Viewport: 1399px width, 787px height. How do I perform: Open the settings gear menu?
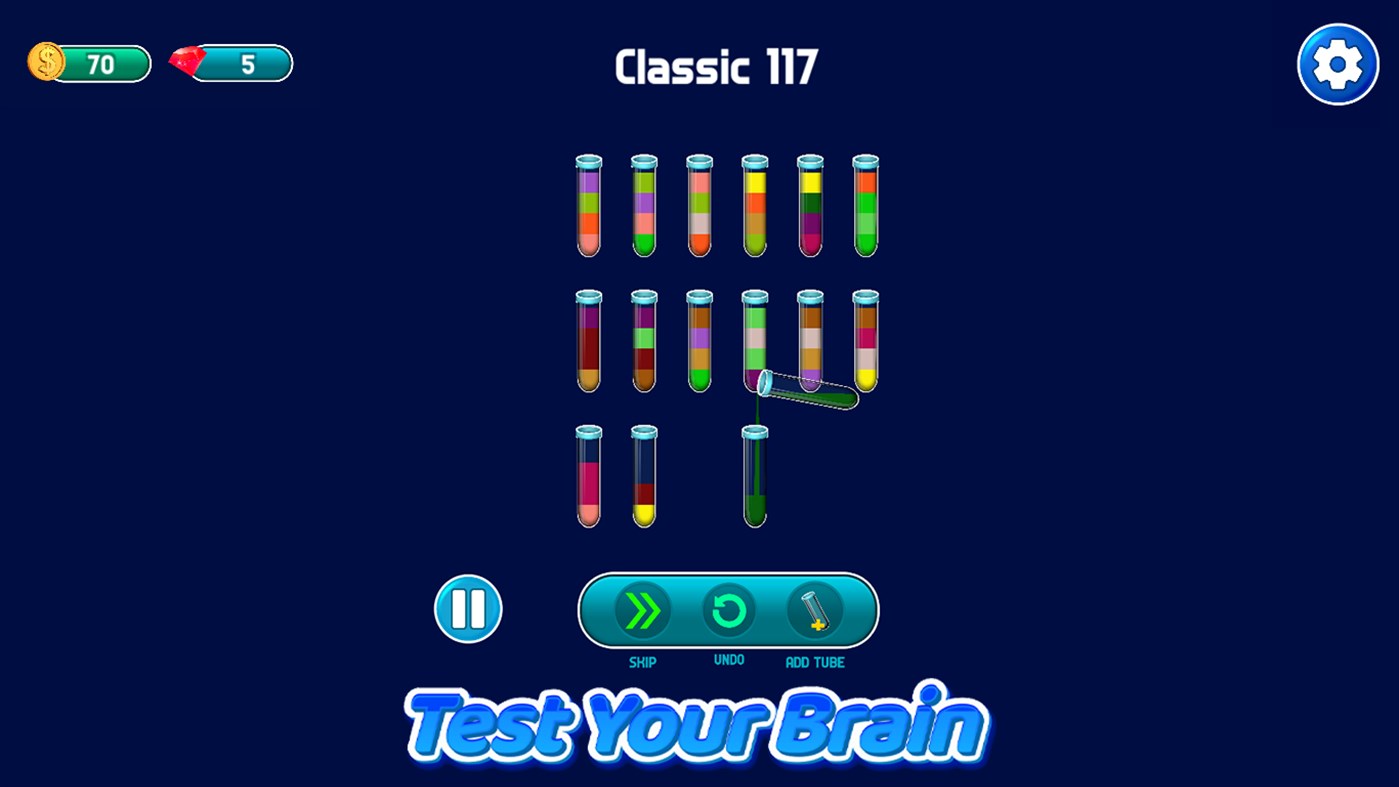(1338, 63)
